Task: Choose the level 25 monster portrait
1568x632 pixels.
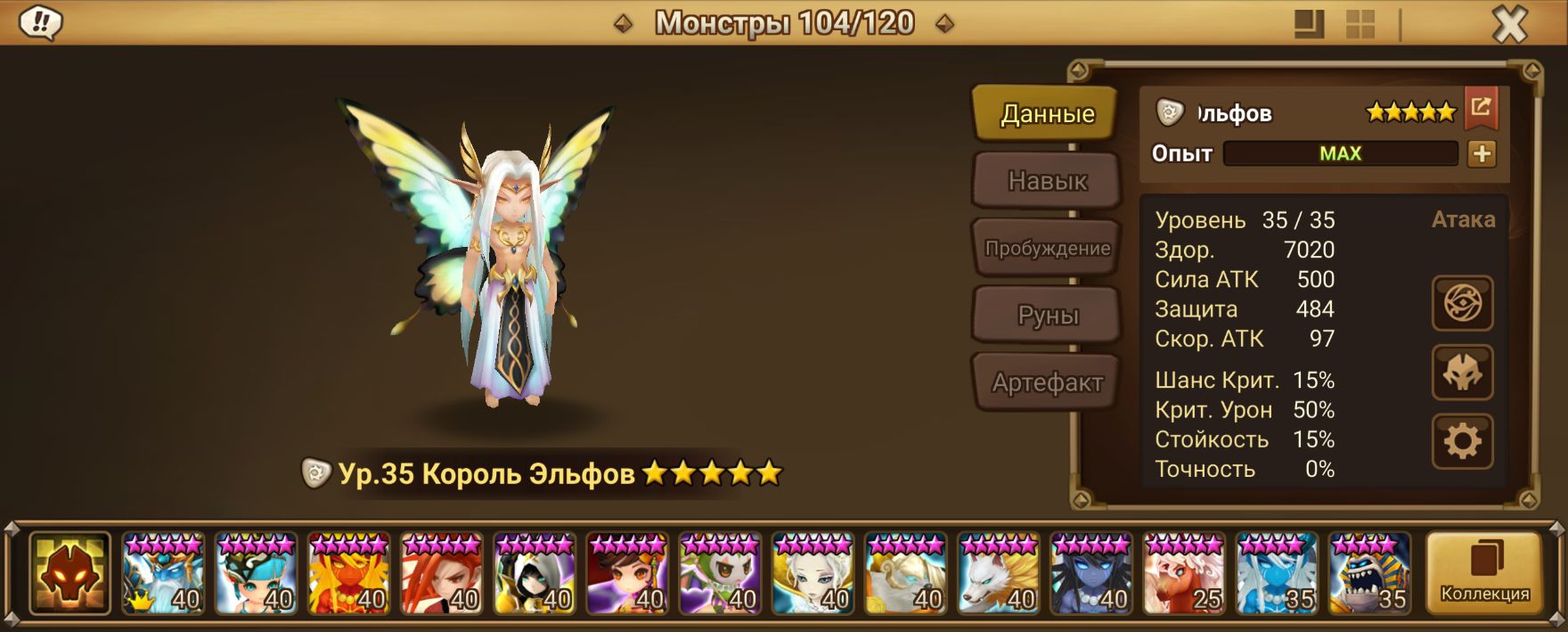Action: point(1184,573)
